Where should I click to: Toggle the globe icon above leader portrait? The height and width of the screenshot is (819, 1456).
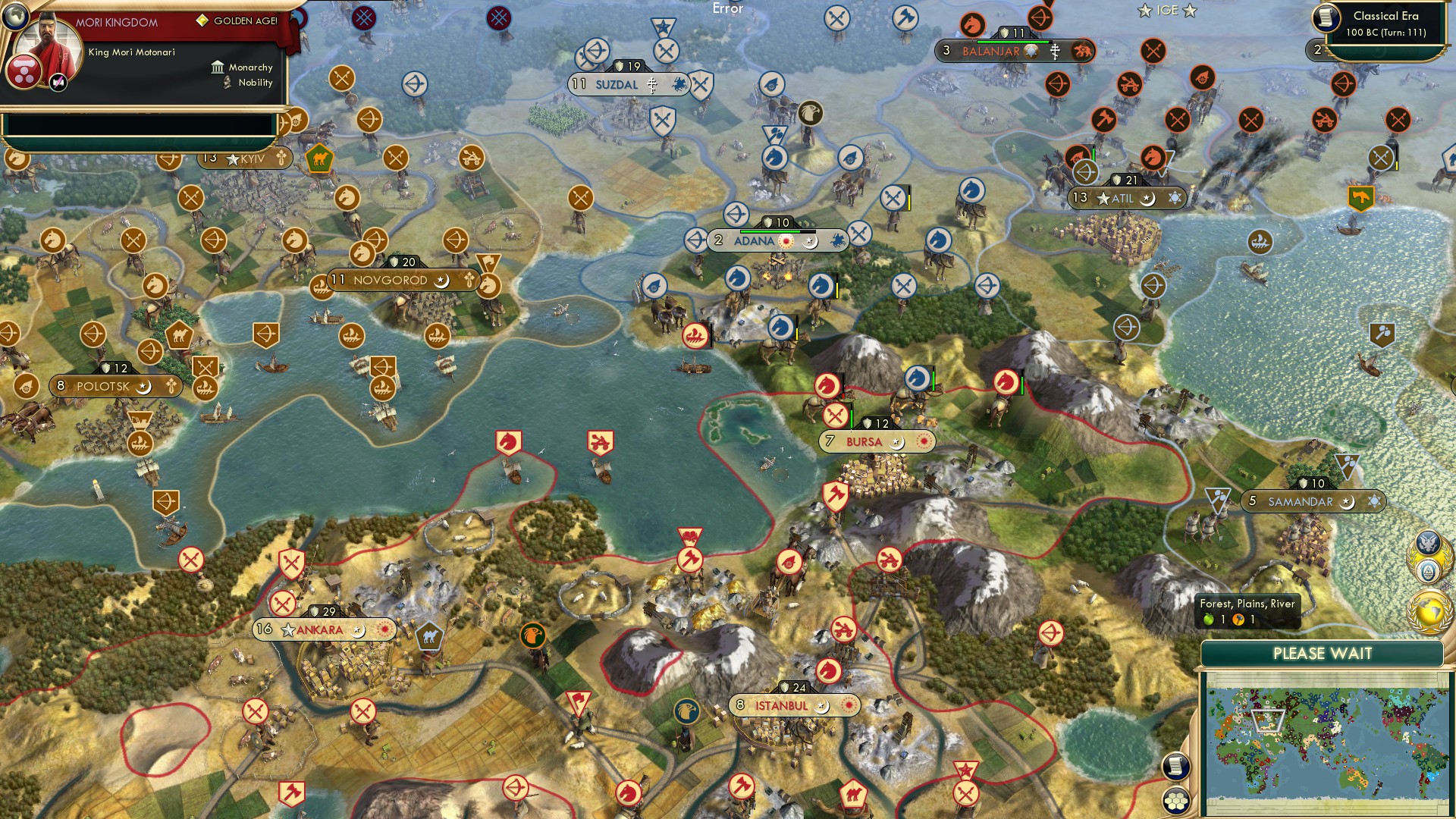tap(14, 16)
